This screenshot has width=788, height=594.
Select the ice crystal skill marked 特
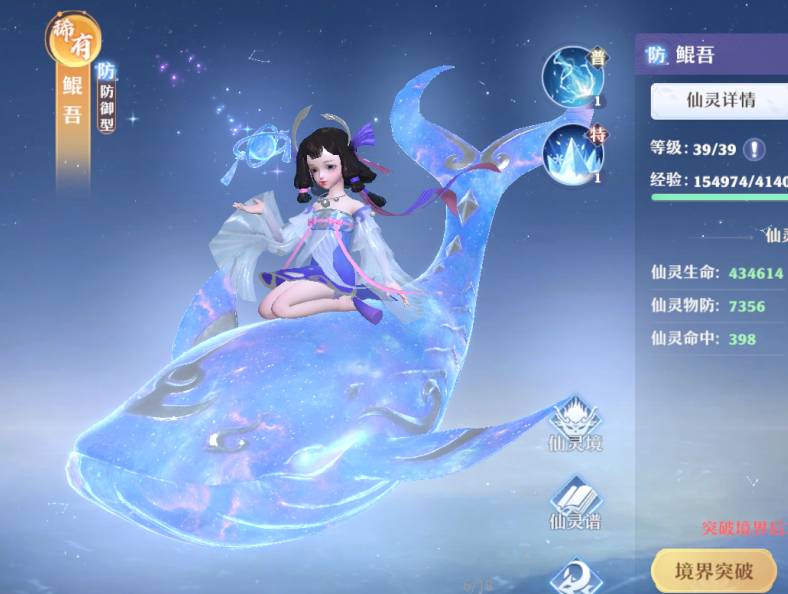(x=573, y=154)
